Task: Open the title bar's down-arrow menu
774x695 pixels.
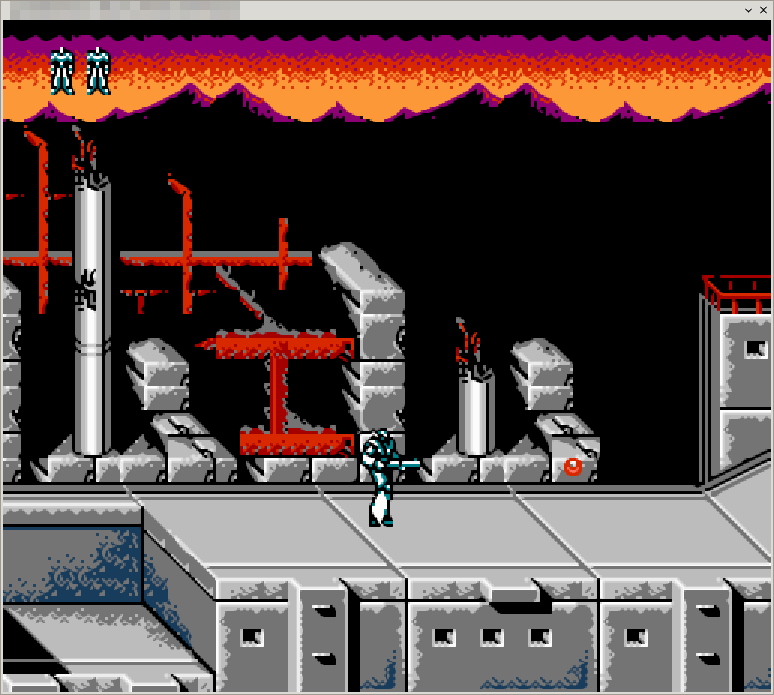Action: [747, 9]
